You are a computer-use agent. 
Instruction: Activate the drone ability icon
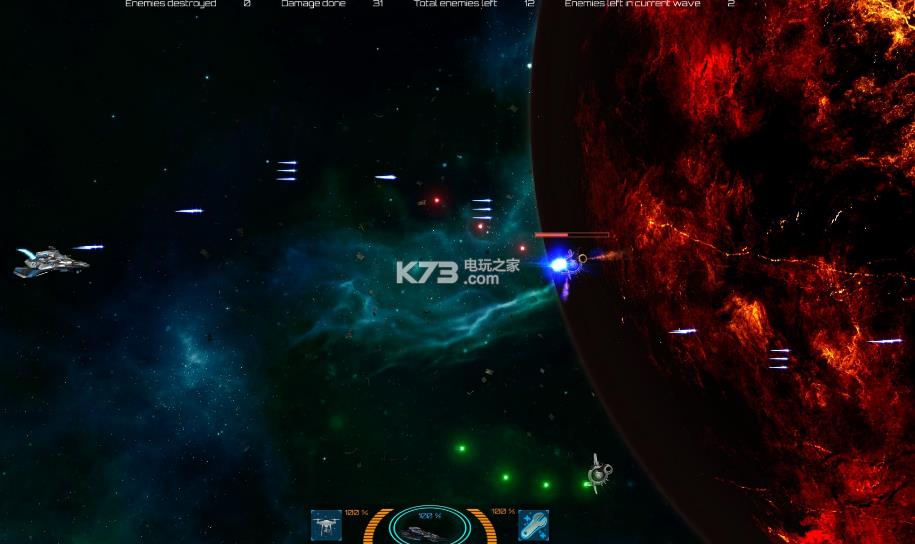(x=327, y=525)
